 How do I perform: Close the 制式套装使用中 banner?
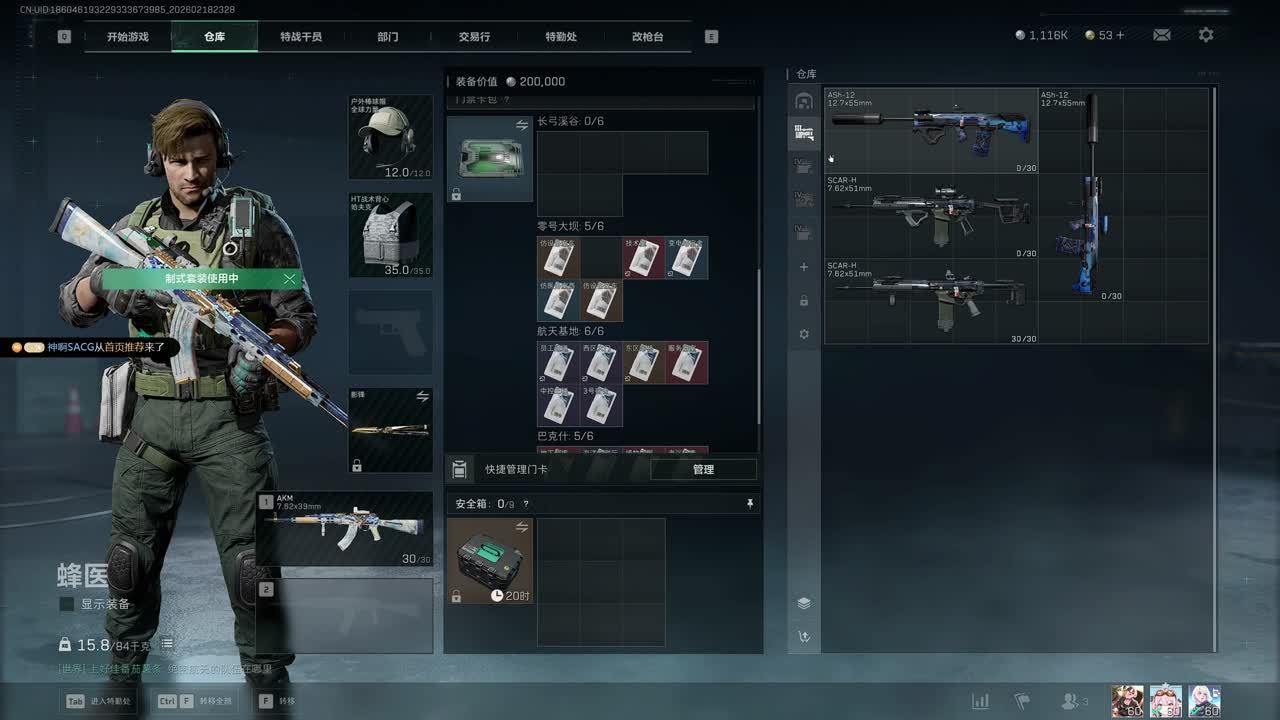(x=290, y=279)
